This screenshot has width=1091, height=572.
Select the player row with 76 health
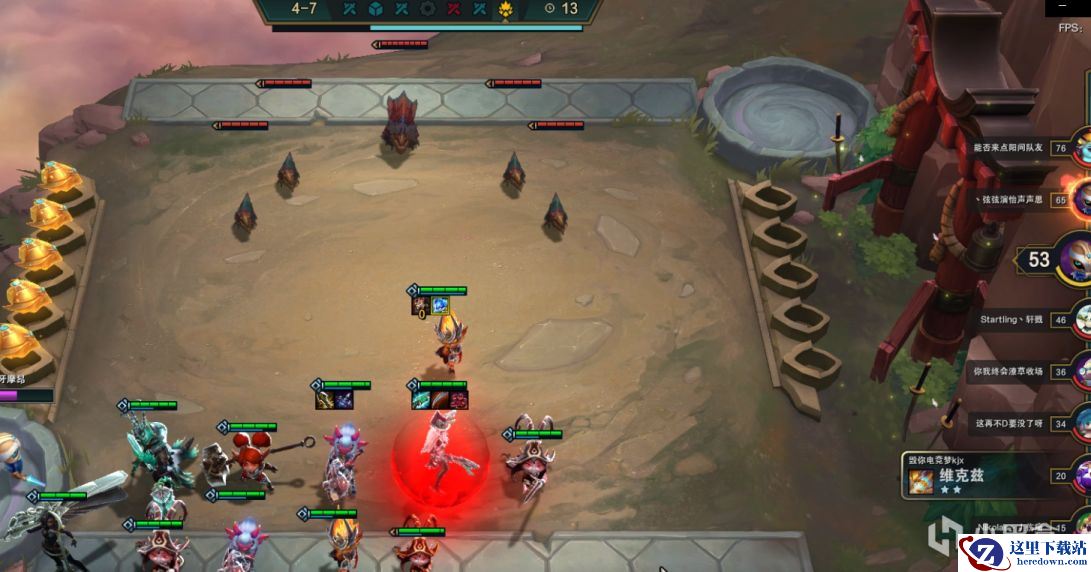(x=1020, y=148)
